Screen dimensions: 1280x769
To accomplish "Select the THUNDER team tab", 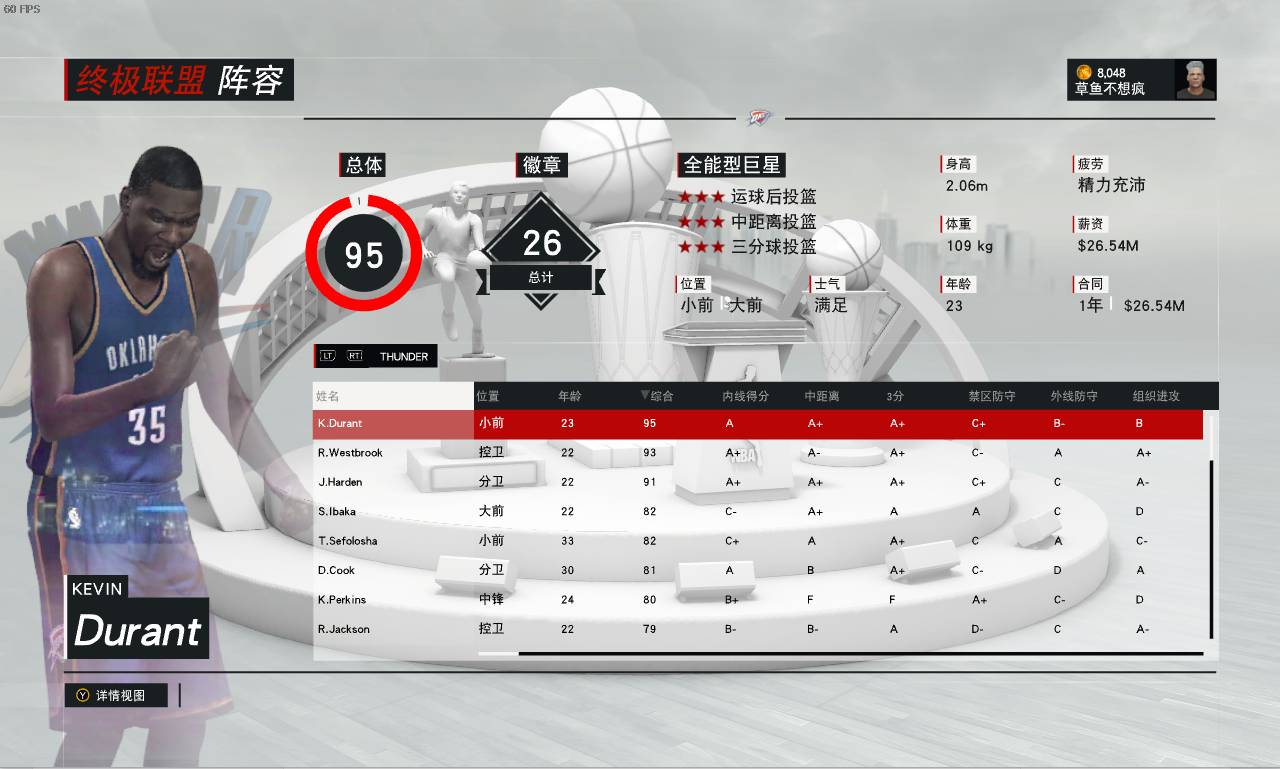I will pos(403,356).
